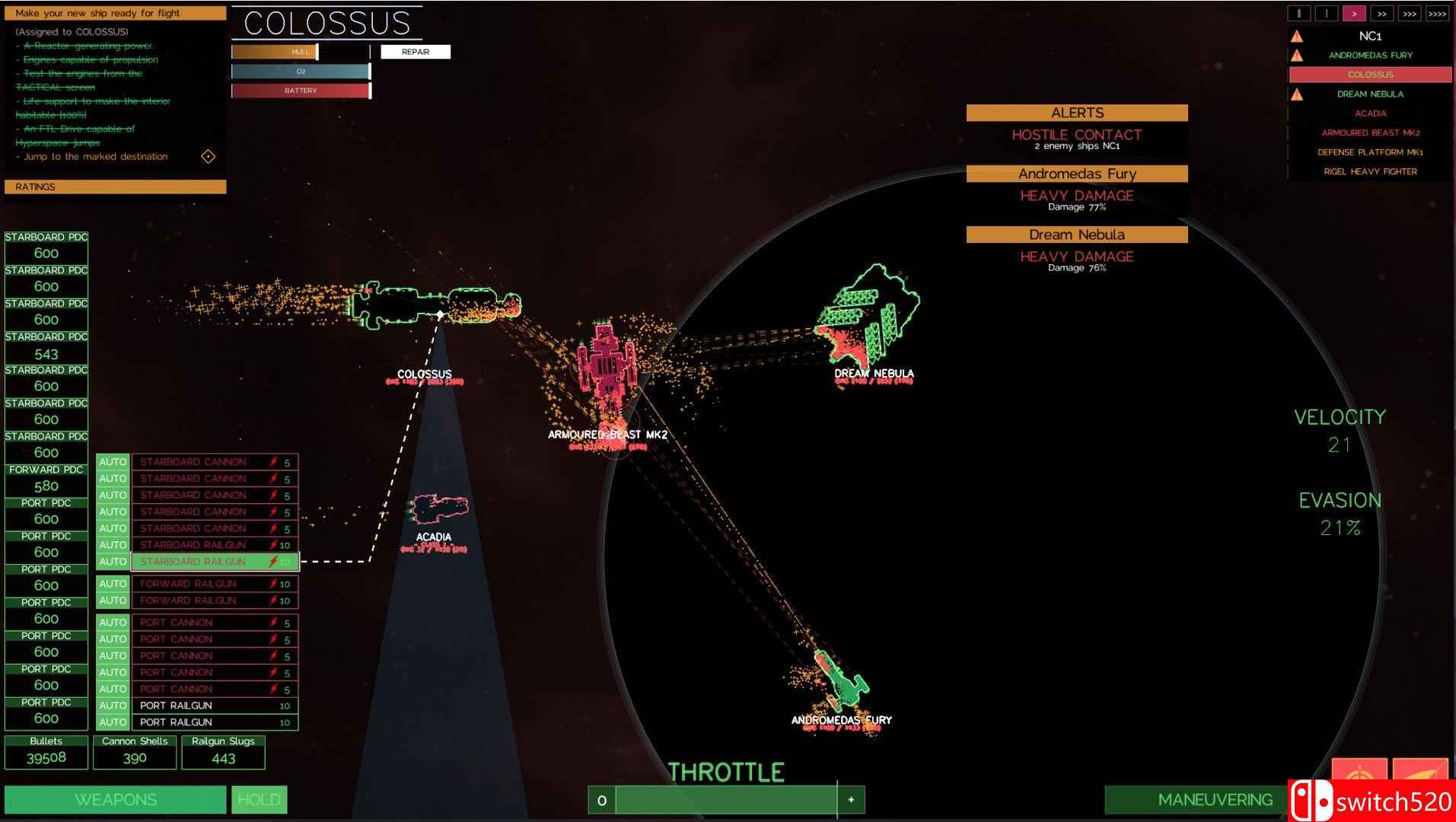Image resolution: width=1456 pixels, height=822 pixels.
Task: Set game speed to double arrows
Action: [x=1381, y=14]
